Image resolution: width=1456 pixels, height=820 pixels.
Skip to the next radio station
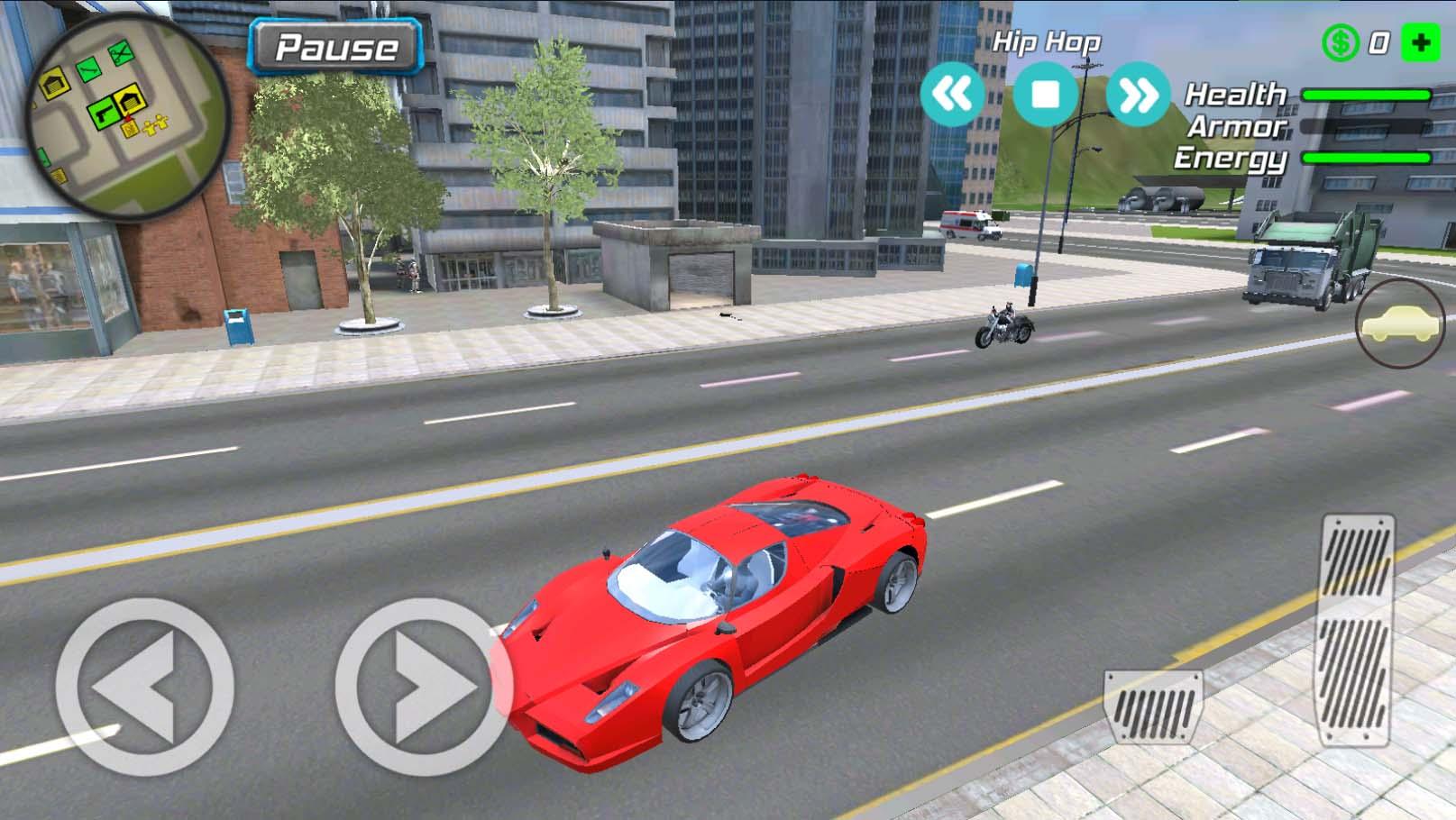pos(1138,93)
